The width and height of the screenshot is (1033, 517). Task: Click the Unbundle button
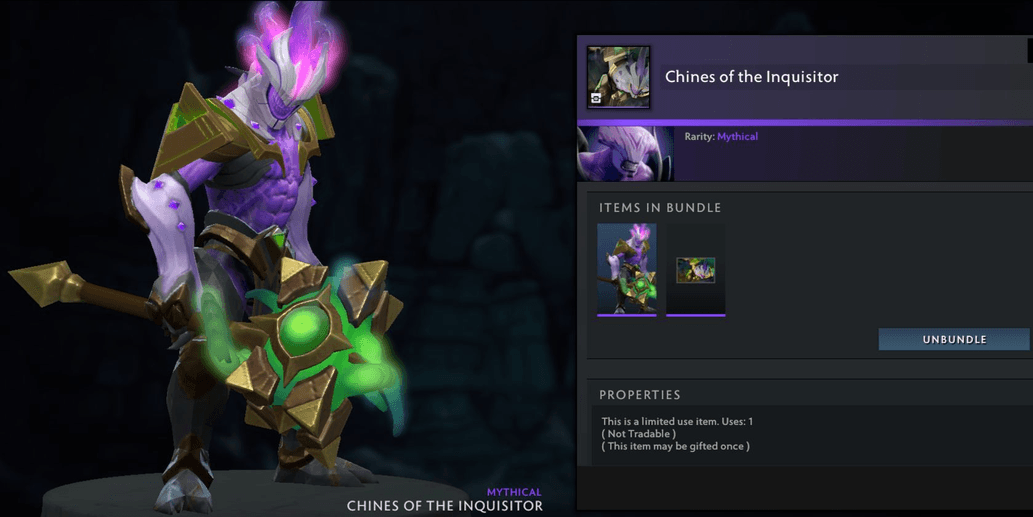953,339
